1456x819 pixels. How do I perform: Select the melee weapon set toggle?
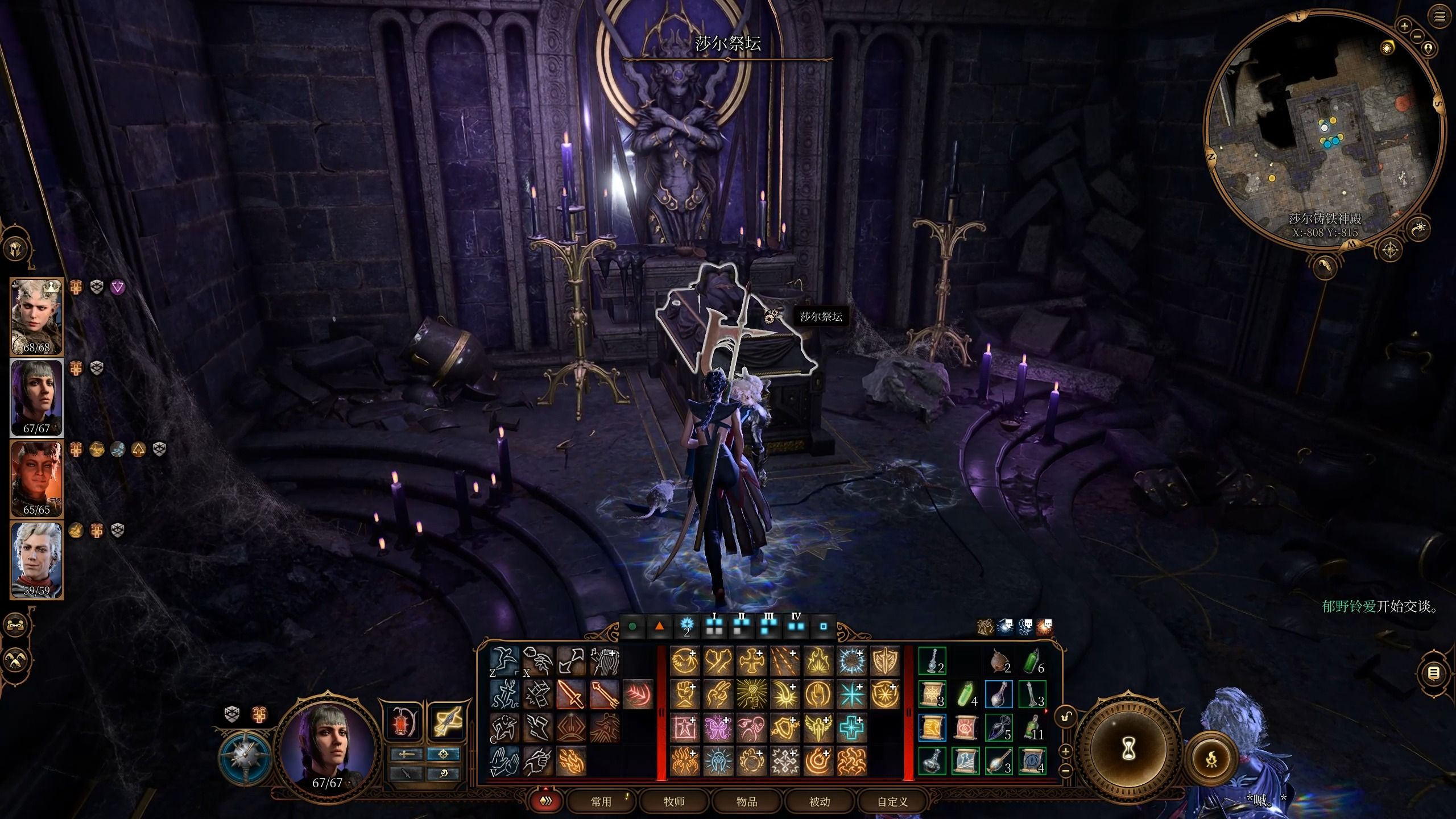407,754
